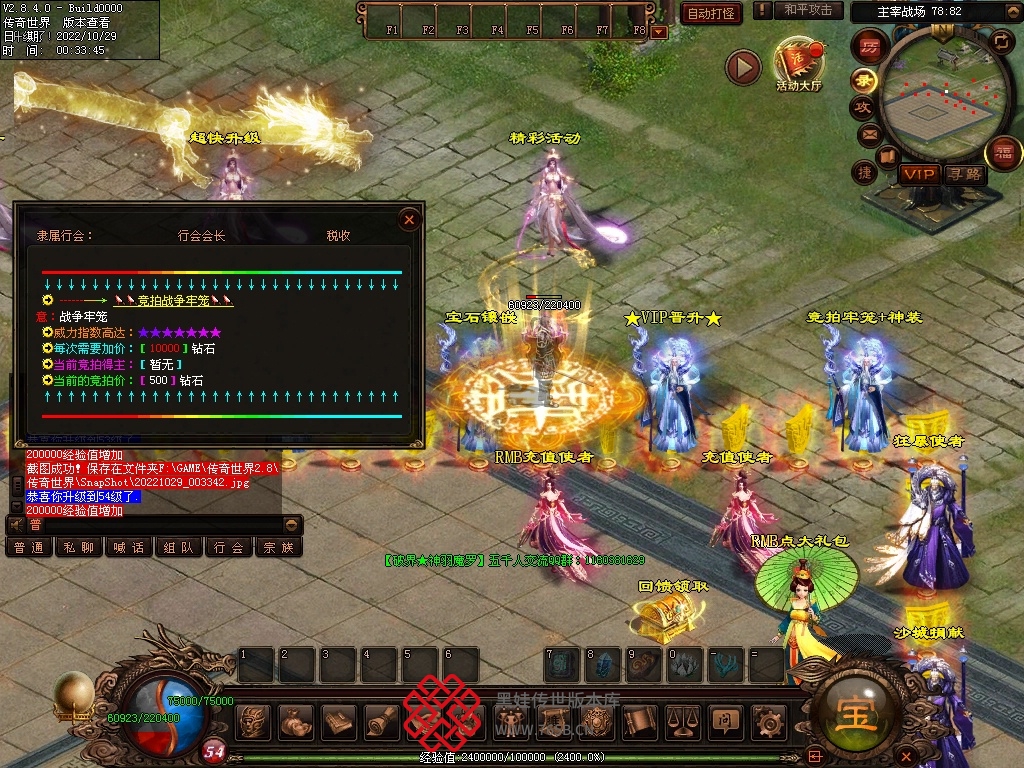Screen dimensions: 1024x768
Task: Click the 竞拍战争牢笼 auction link
Action: (172, 299)
